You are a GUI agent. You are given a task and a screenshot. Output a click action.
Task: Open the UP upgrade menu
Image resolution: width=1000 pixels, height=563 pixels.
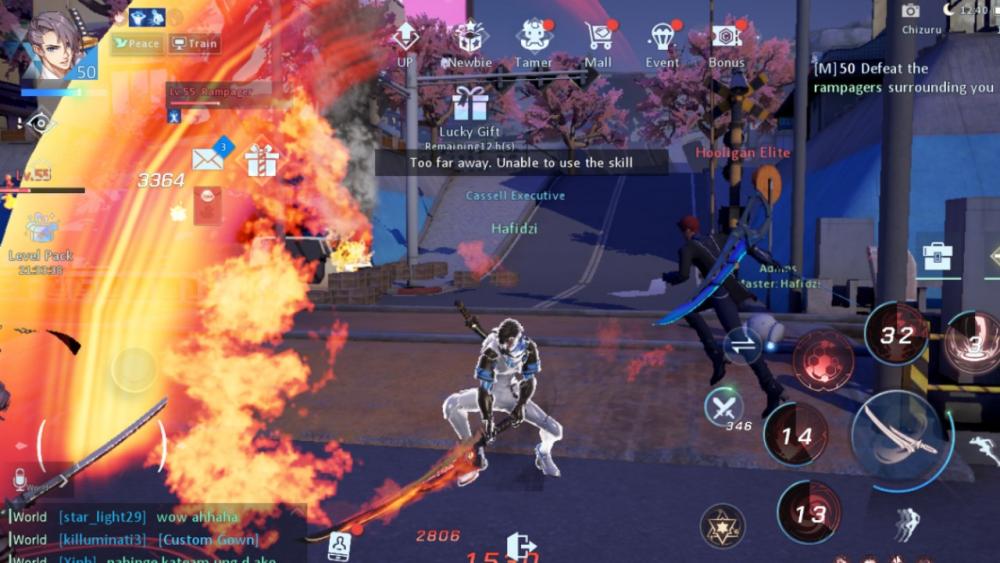click(404, 39)
